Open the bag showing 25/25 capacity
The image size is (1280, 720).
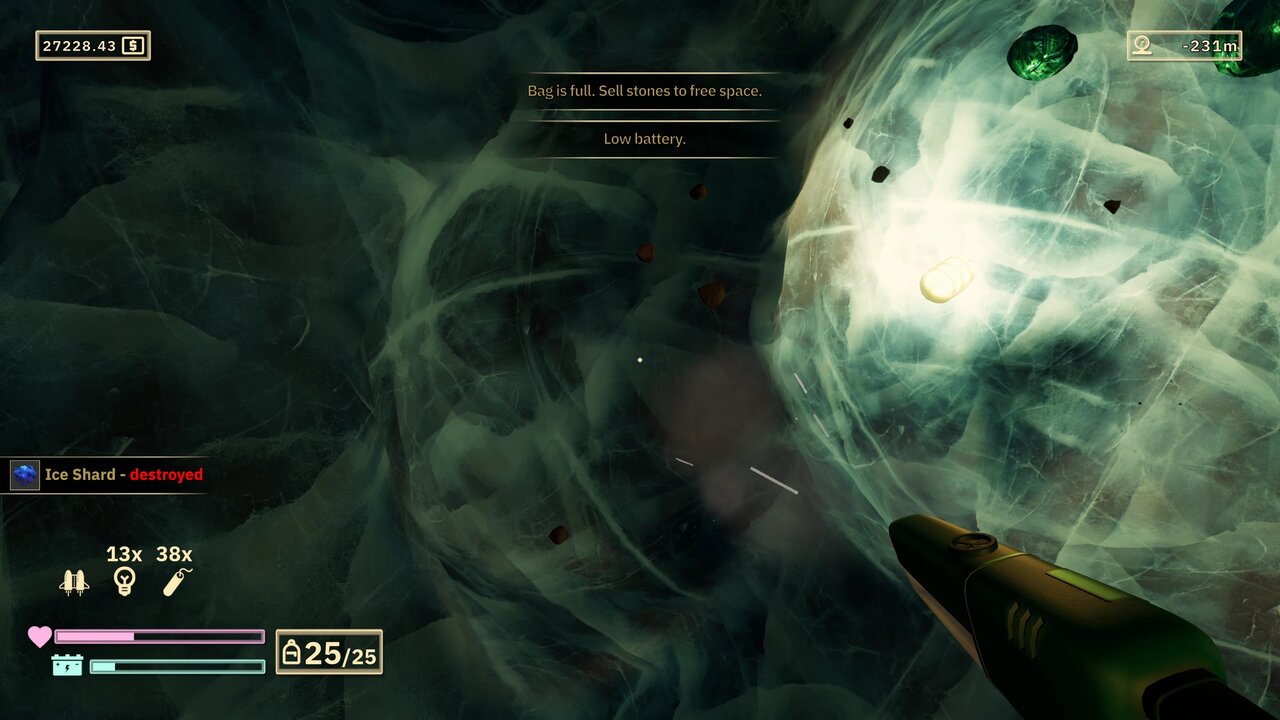click(292, 652)
